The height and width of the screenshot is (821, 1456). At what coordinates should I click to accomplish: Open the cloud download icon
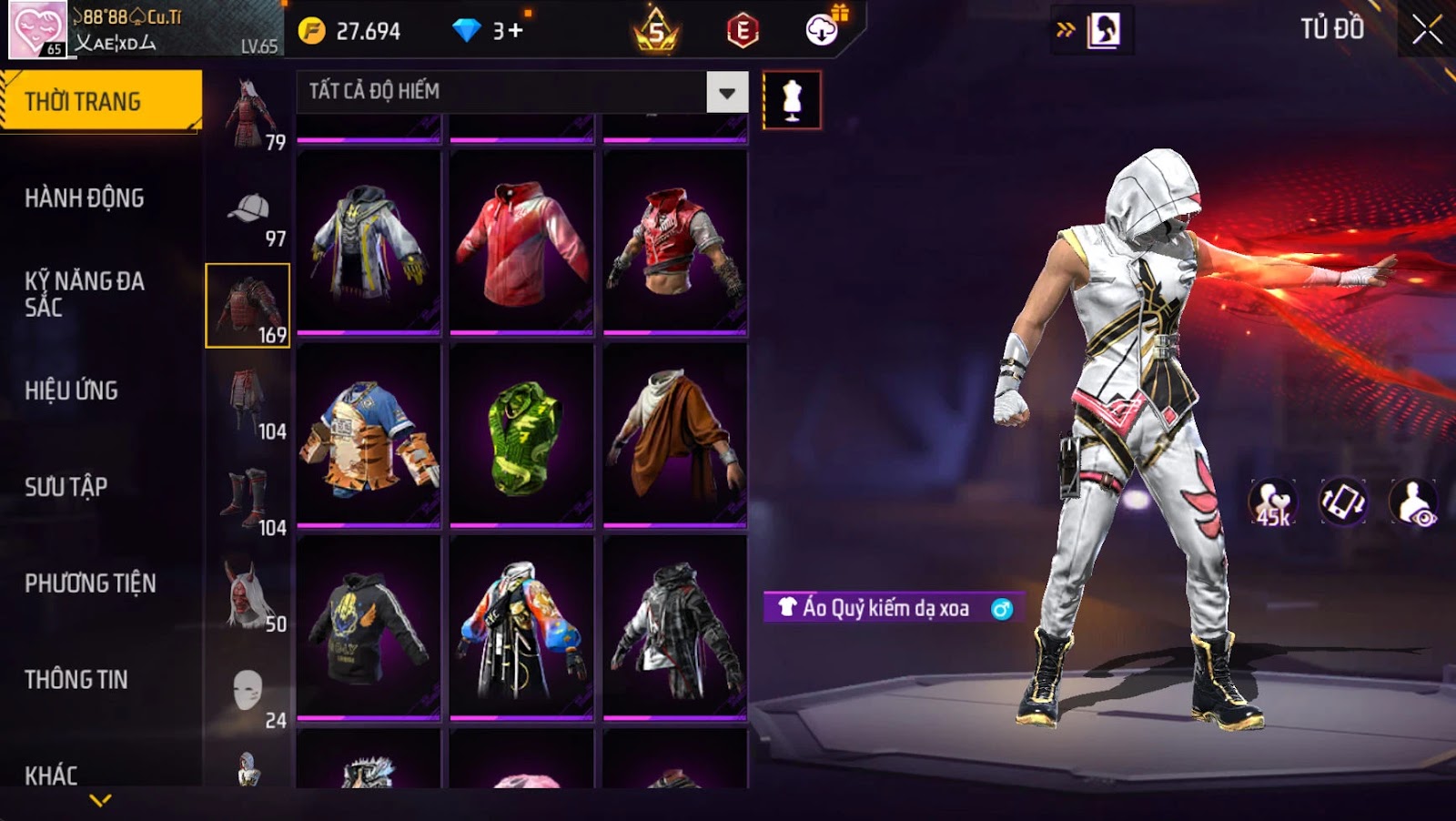[822, 30]
